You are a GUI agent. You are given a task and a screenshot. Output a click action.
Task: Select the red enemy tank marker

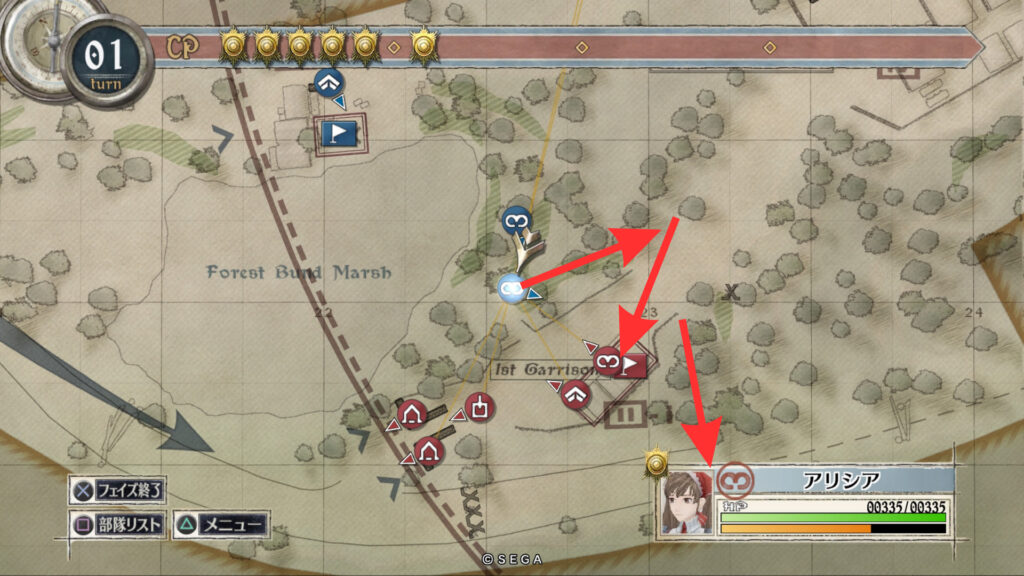(480, 408)
